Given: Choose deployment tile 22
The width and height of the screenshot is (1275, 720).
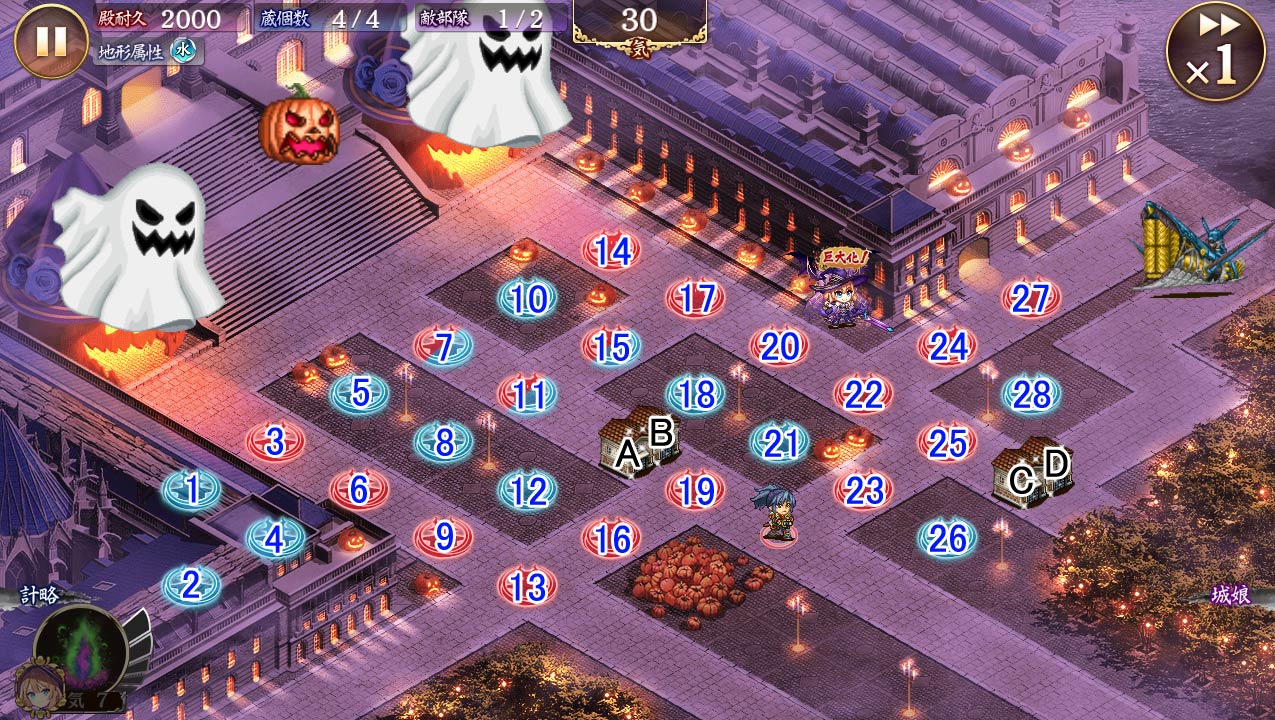Looking at the screenshot, I should coord(863,394).
